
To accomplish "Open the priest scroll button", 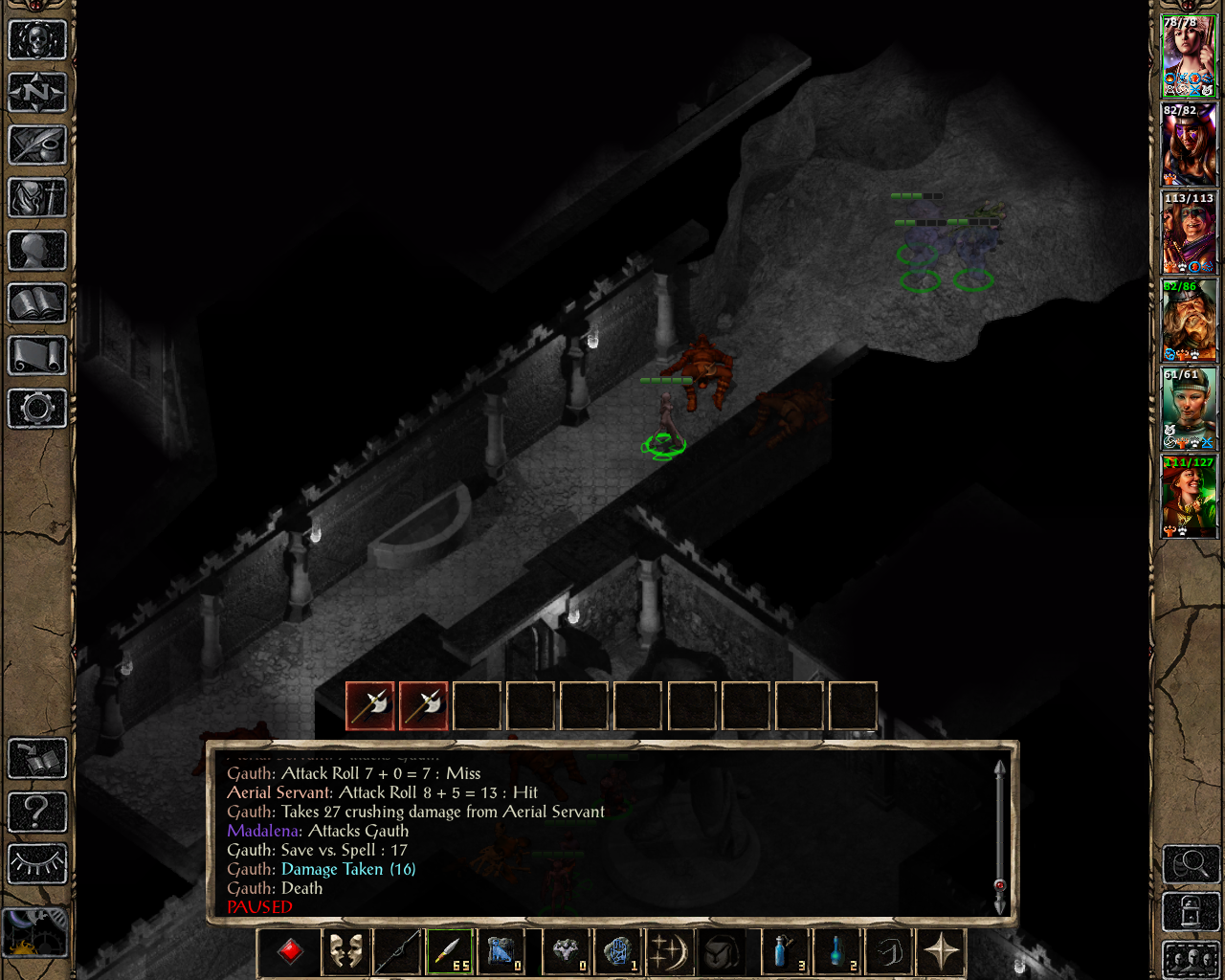I will click(37, 356).
